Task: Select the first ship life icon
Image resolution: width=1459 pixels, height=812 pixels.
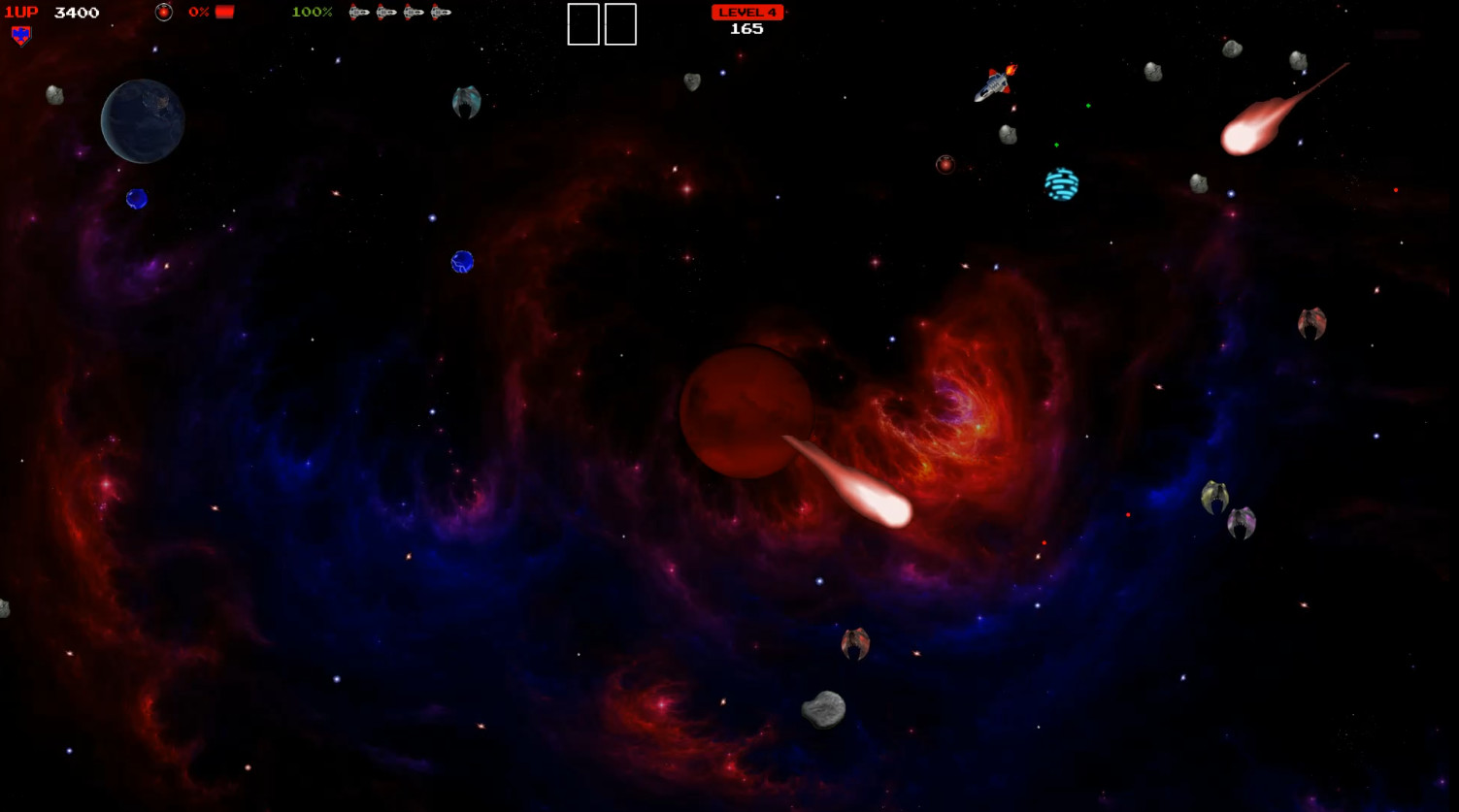Action: (357, 13)
